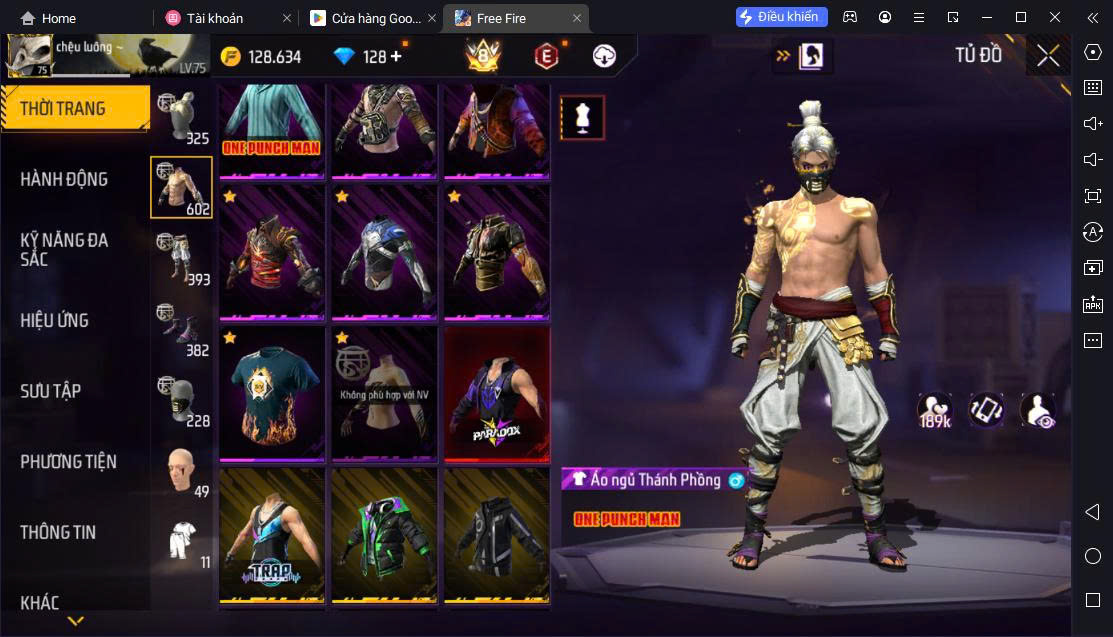Select the green and black hooded jacket
Image resolution: width=1113 pixels, height=637 pixels.
coord(384,537)
